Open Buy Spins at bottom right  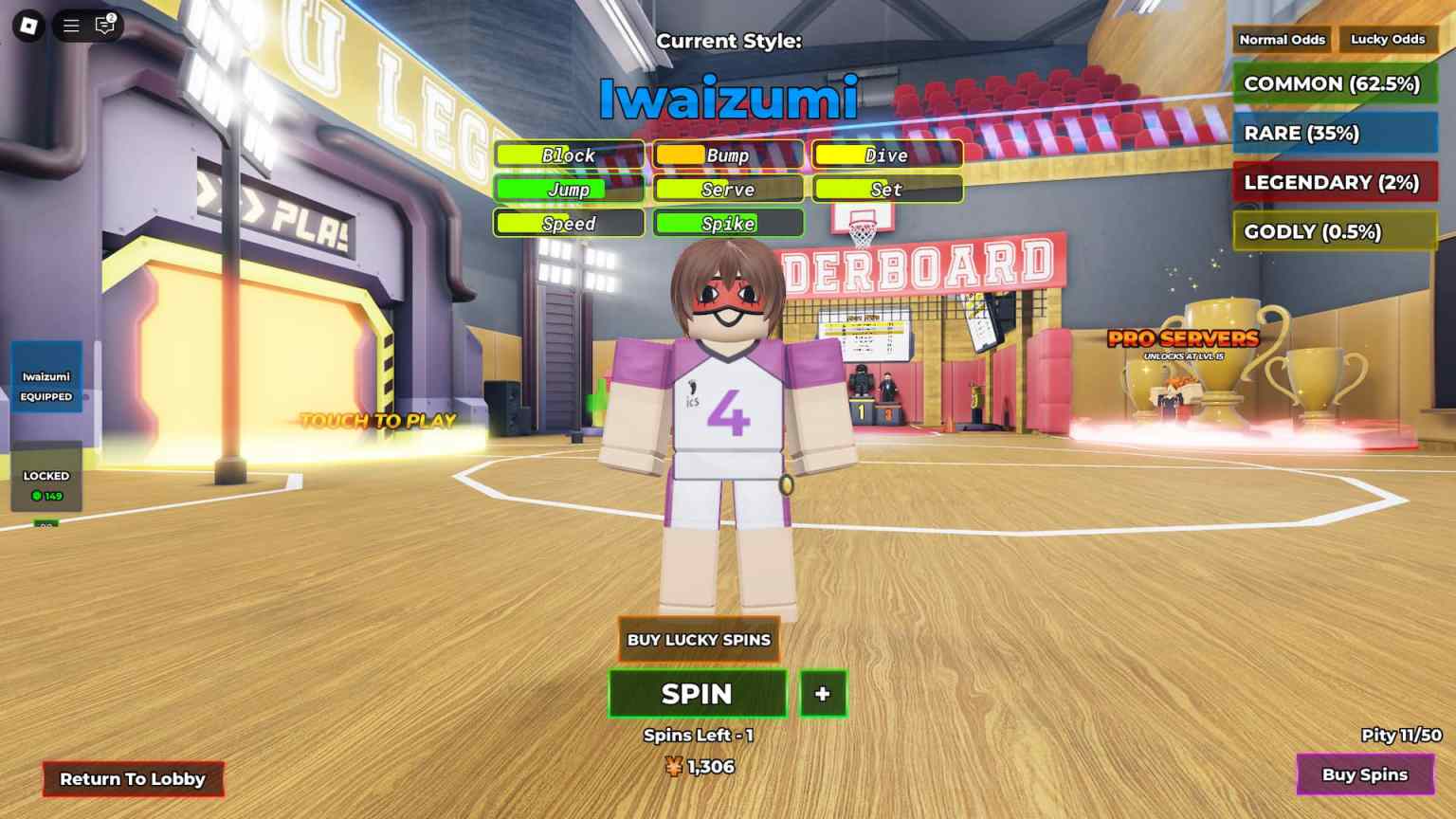(x=1365, y=774)
